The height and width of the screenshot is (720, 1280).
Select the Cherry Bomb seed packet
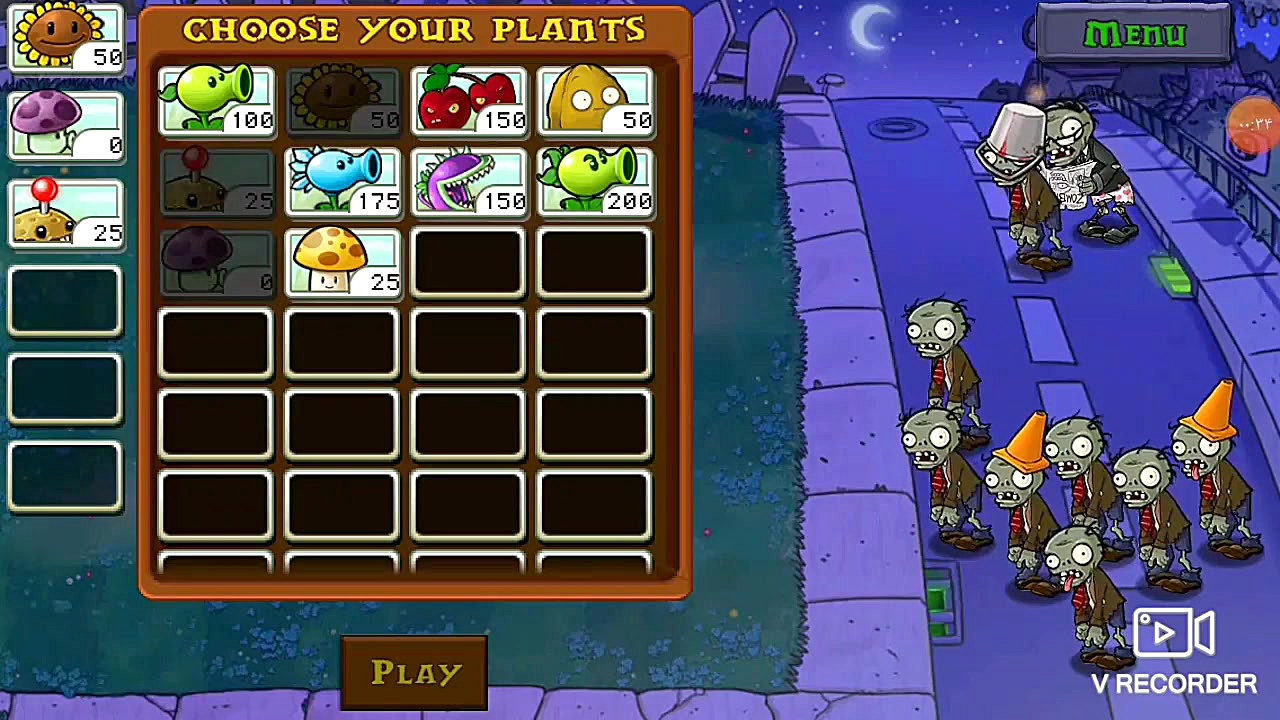[x=468, y=101]
